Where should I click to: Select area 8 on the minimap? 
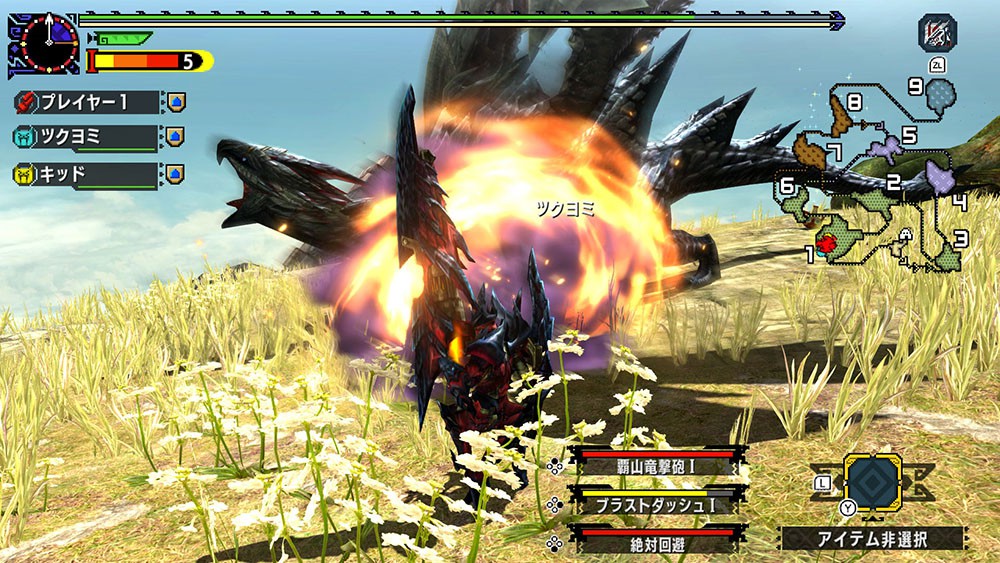click(x=843, y=118)
